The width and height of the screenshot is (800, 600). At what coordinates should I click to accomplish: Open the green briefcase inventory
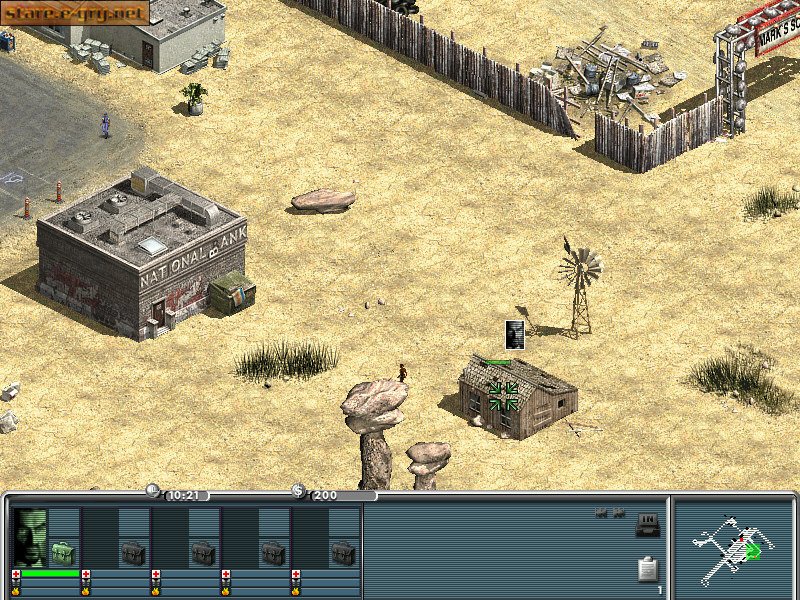(63, 552)
